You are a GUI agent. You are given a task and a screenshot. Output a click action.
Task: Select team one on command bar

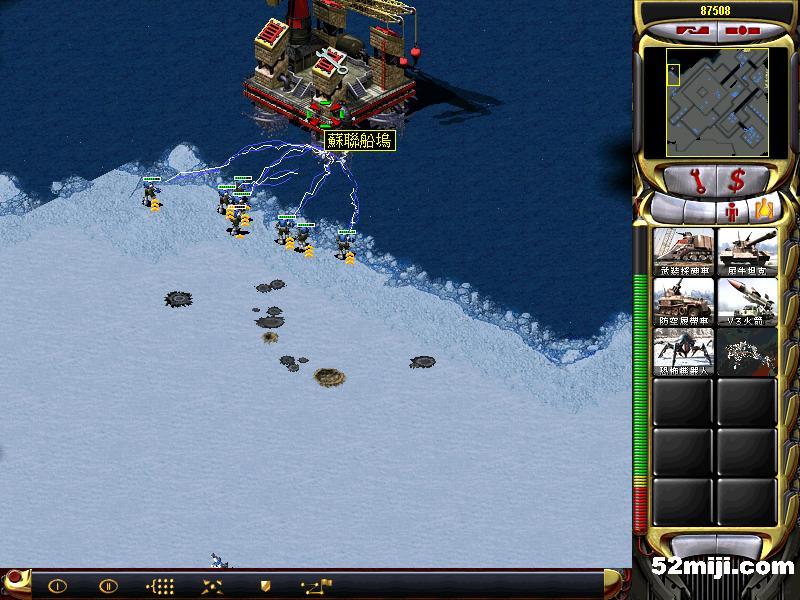coord(57,586)
